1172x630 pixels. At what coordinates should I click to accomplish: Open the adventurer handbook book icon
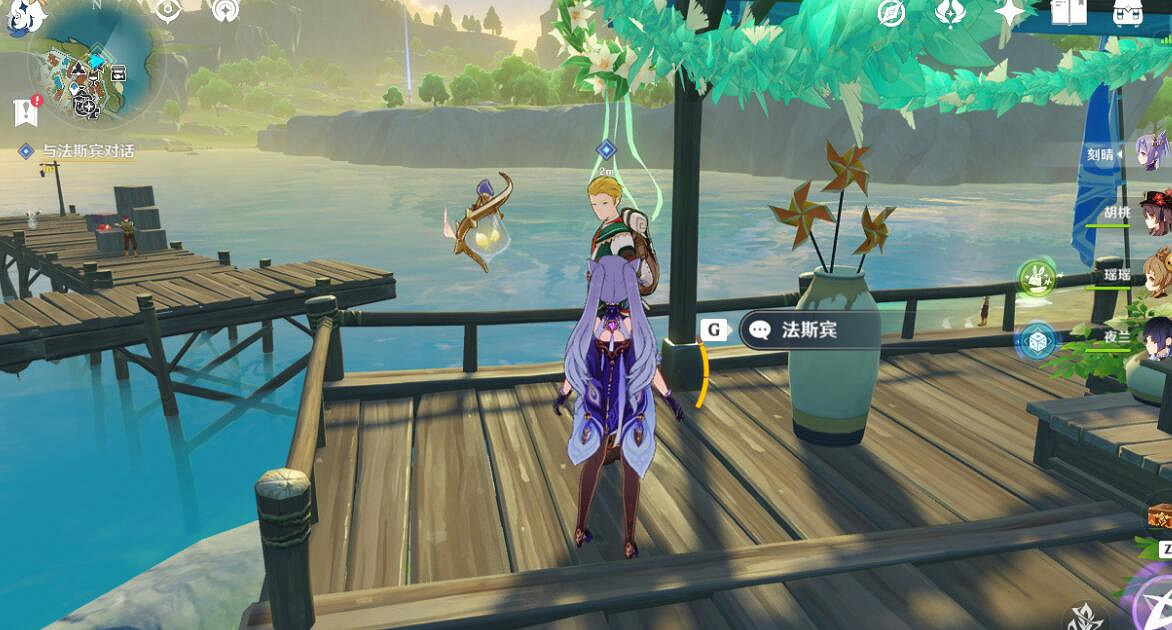tap(1068, 12)
